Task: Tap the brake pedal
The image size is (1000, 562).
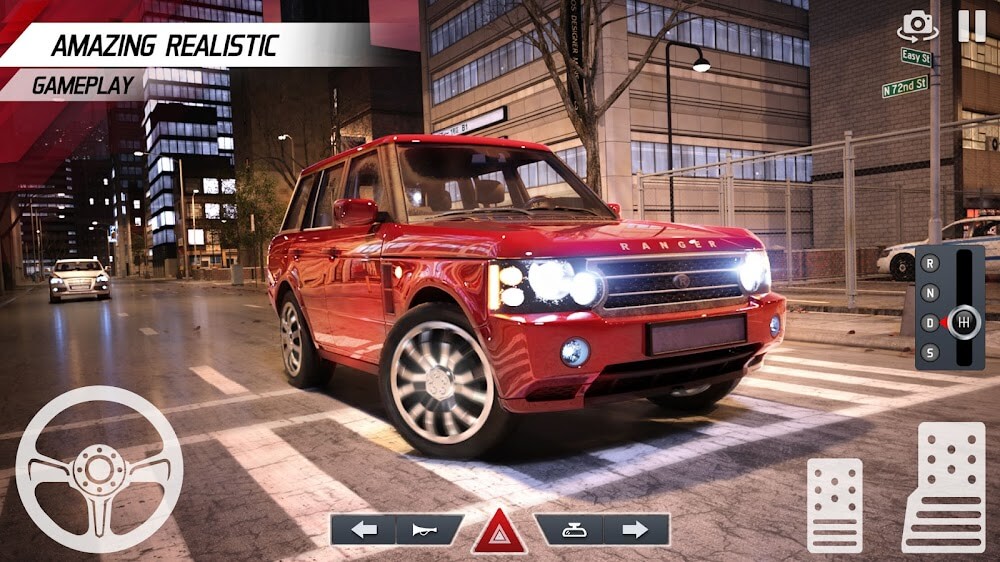Action: (x=834, y=504)
